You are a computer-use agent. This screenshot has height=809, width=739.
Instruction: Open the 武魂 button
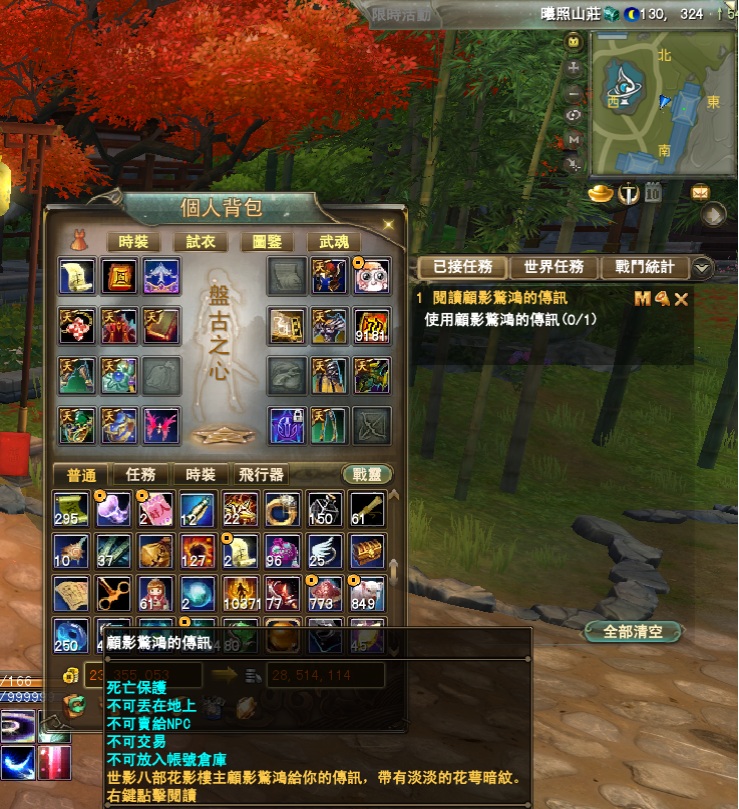tap(334, 241)
